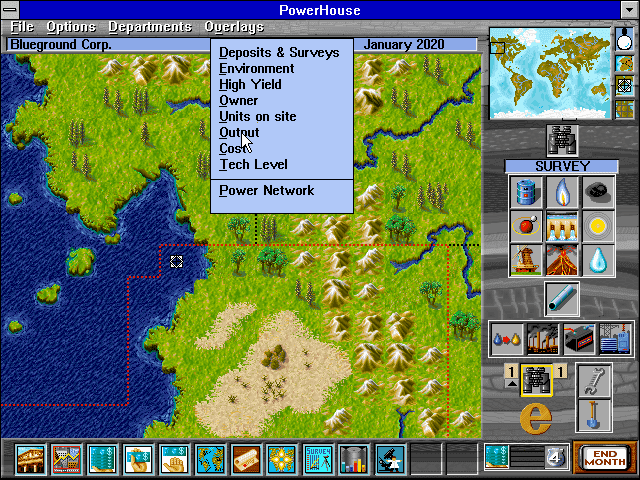The image size is (640, 480).
Task: Open the Power Network overlay
Action: click(x=267, y=190)
